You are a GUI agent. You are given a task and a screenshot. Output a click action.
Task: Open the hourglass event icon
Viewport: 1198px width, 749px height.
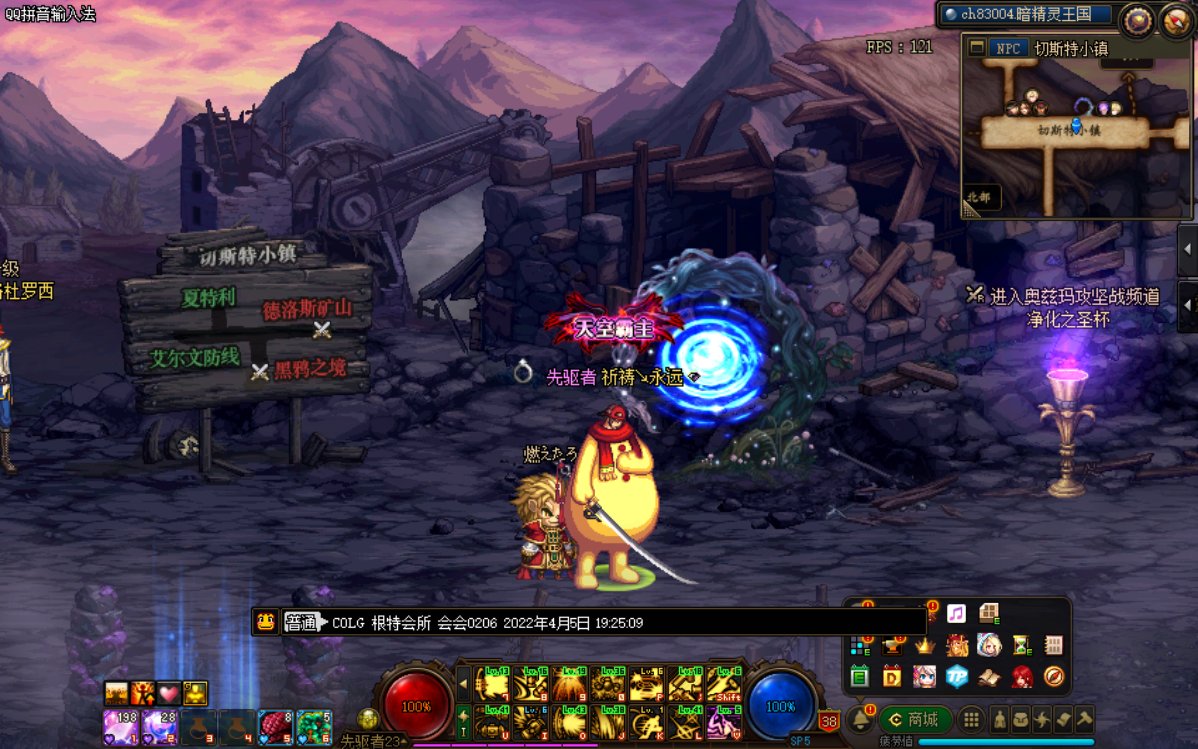(1021, 646)
